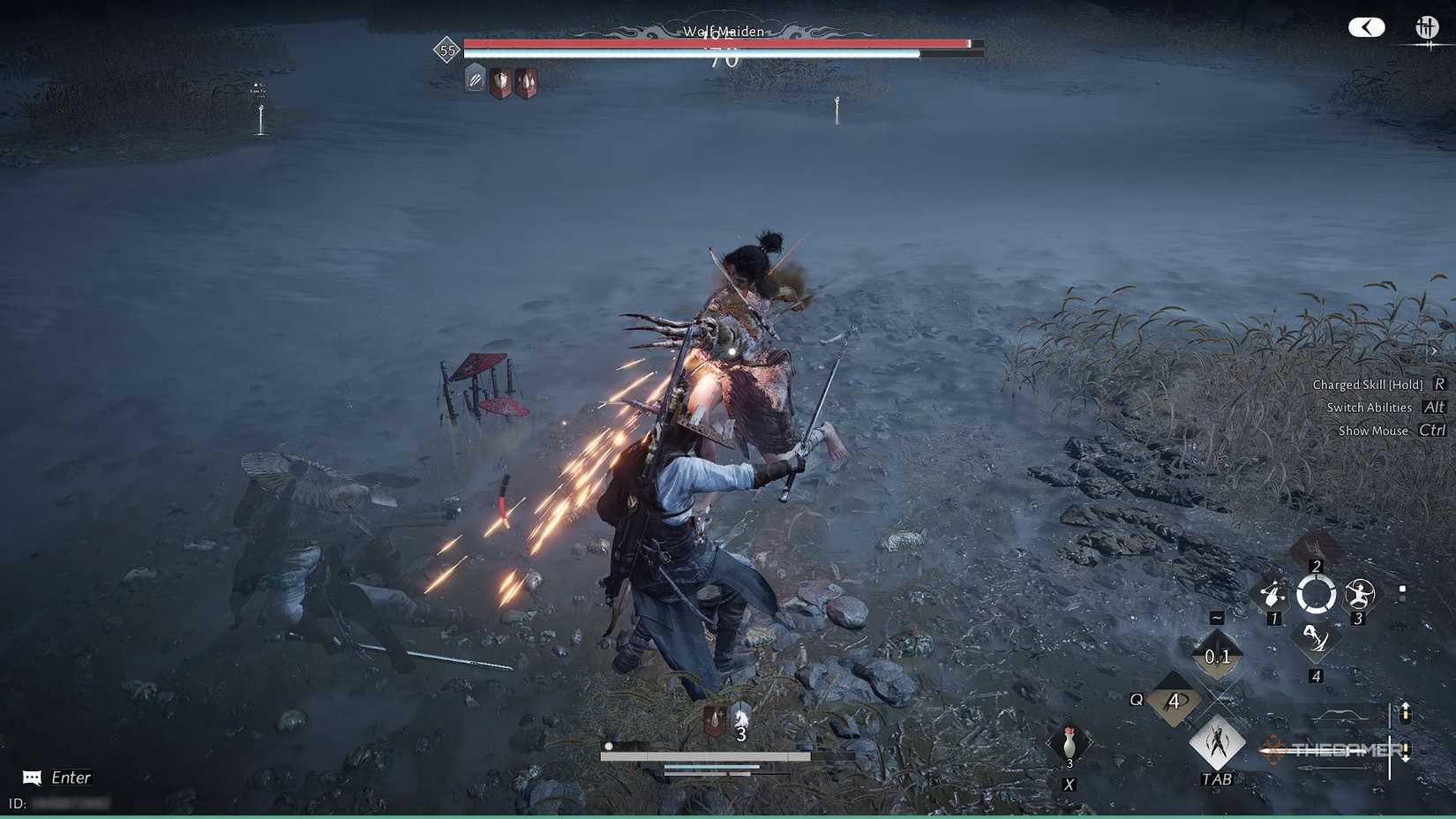
Task: Click the Switch Abilities Alt hint
Action: coord(1382,407)
